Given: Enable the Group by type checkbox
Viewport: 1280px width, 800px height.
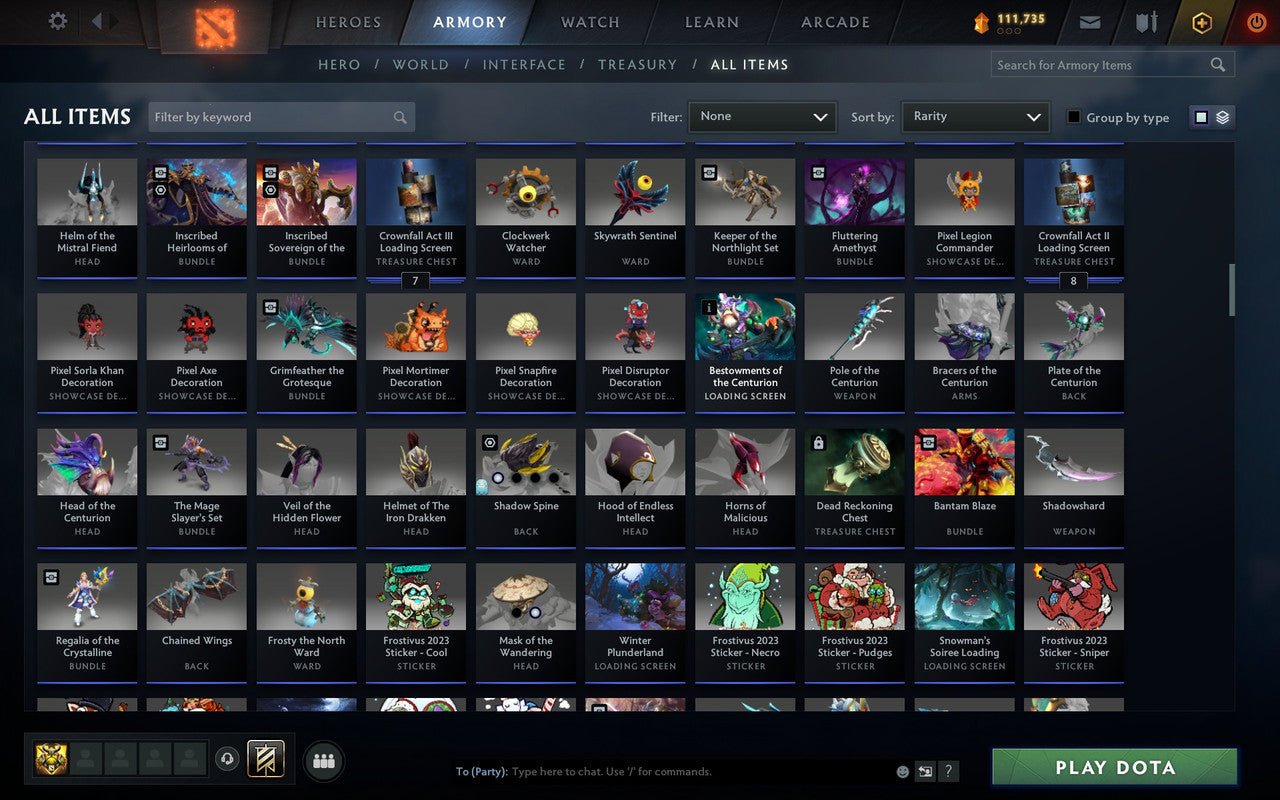Looking at the screenshot, I should (x=1073, y=117).
